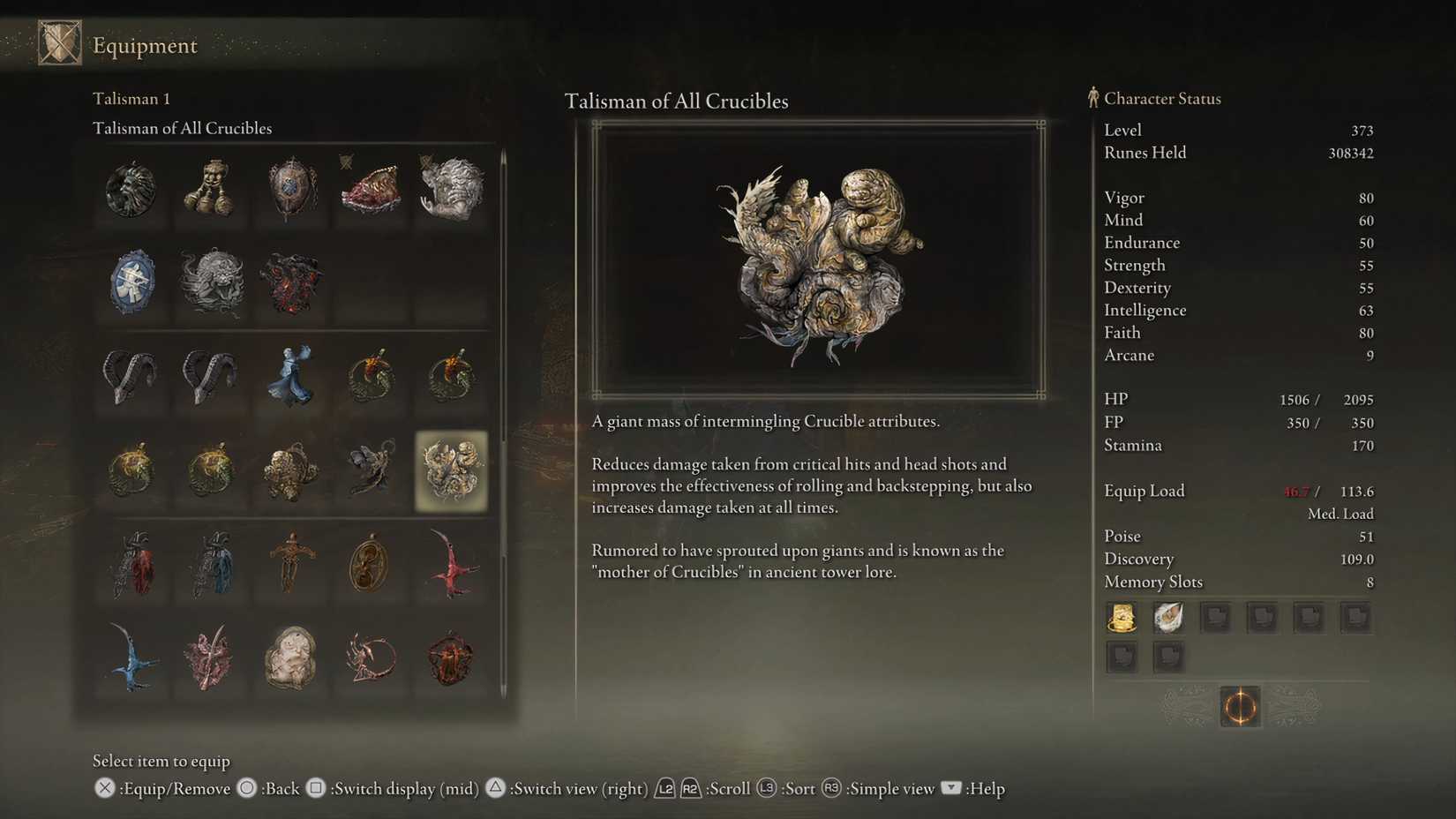Click the Character Status figure icon
The height and width of the screenshot is (819, 1456).
[x=1094, y=98]
